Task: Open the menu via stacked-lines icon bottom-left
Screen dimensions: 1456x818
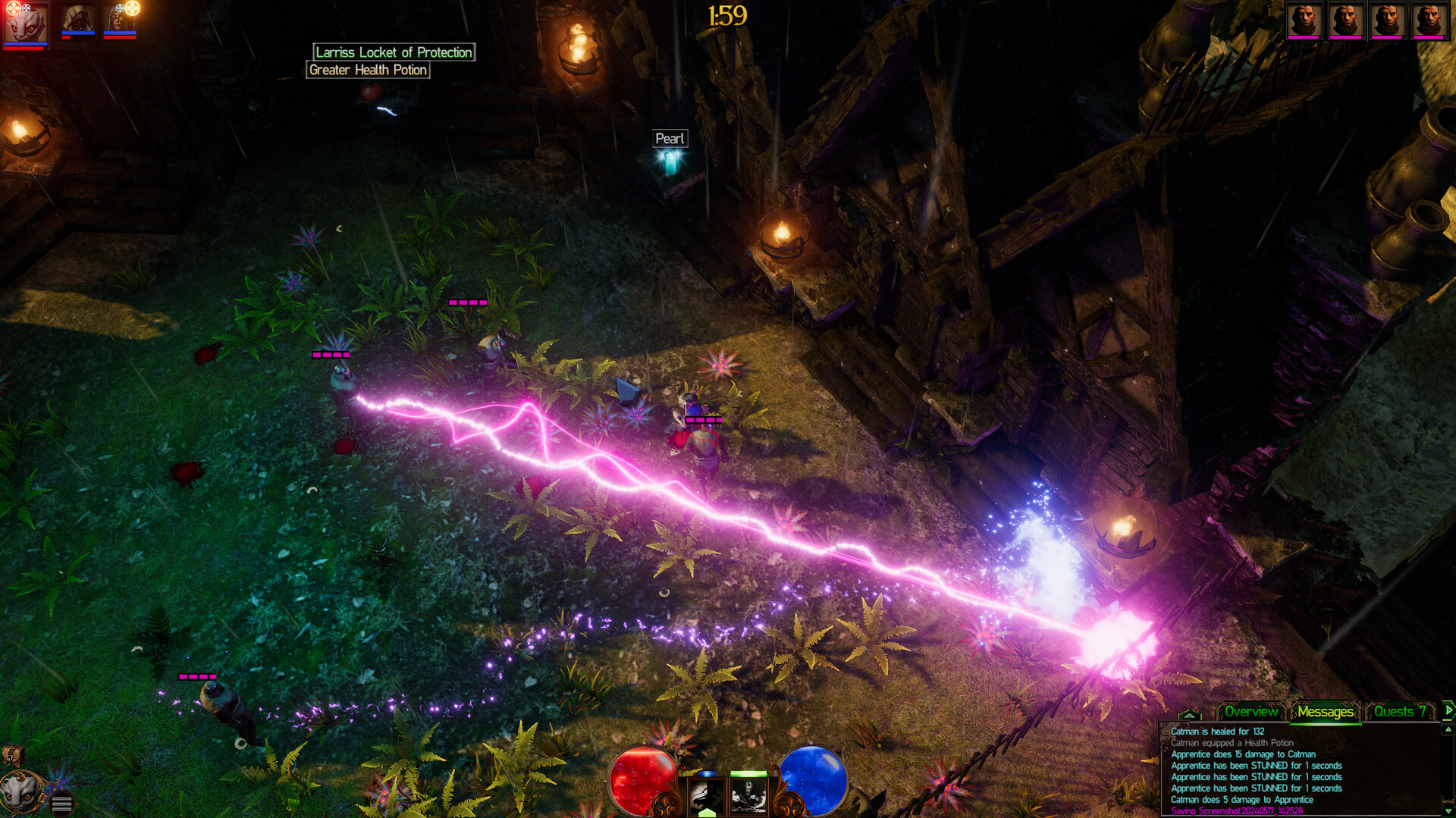Action: coord(61,805)
